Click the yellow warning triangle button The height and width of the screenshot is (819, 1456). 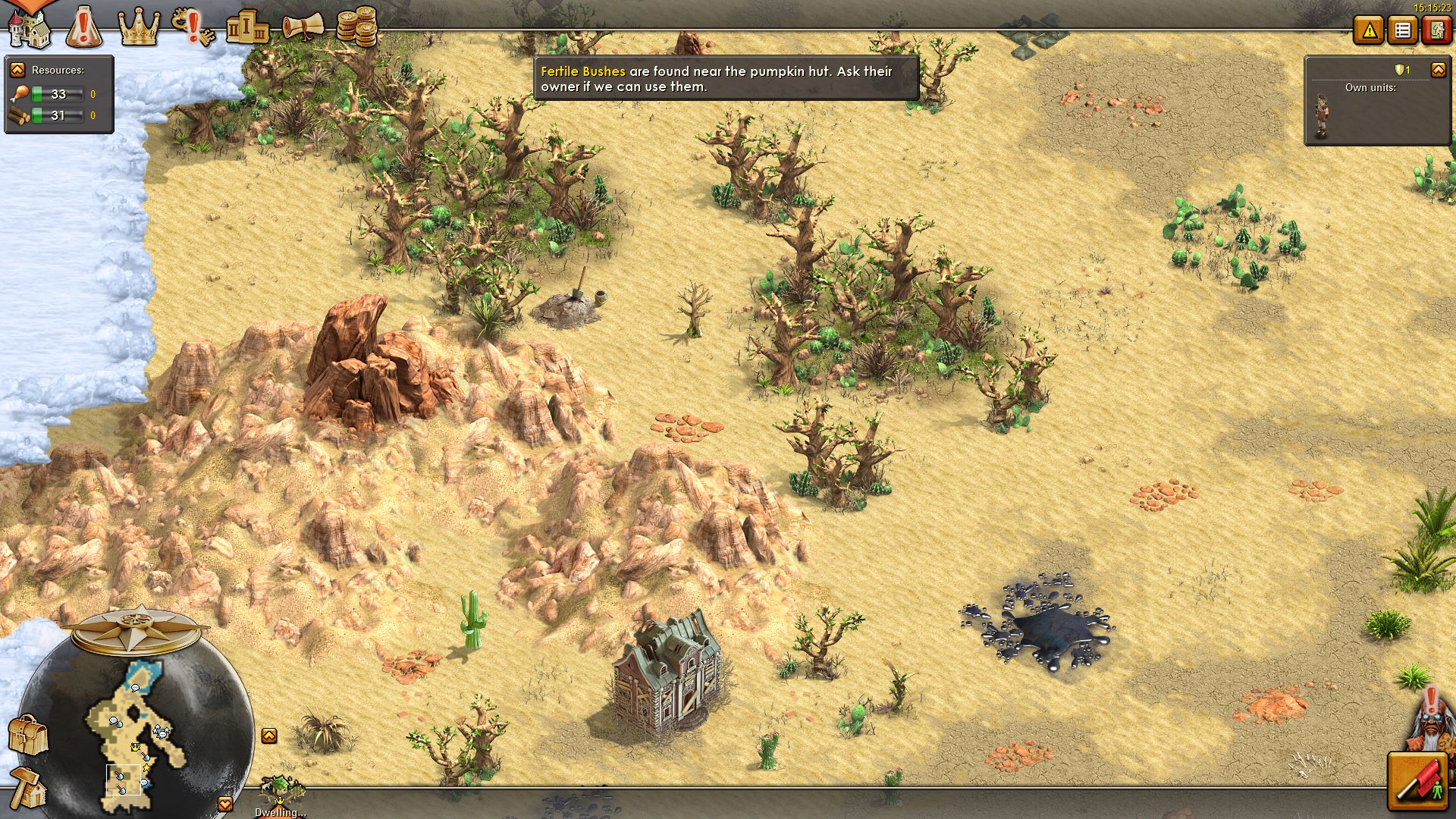click(x=1369, y=30)
